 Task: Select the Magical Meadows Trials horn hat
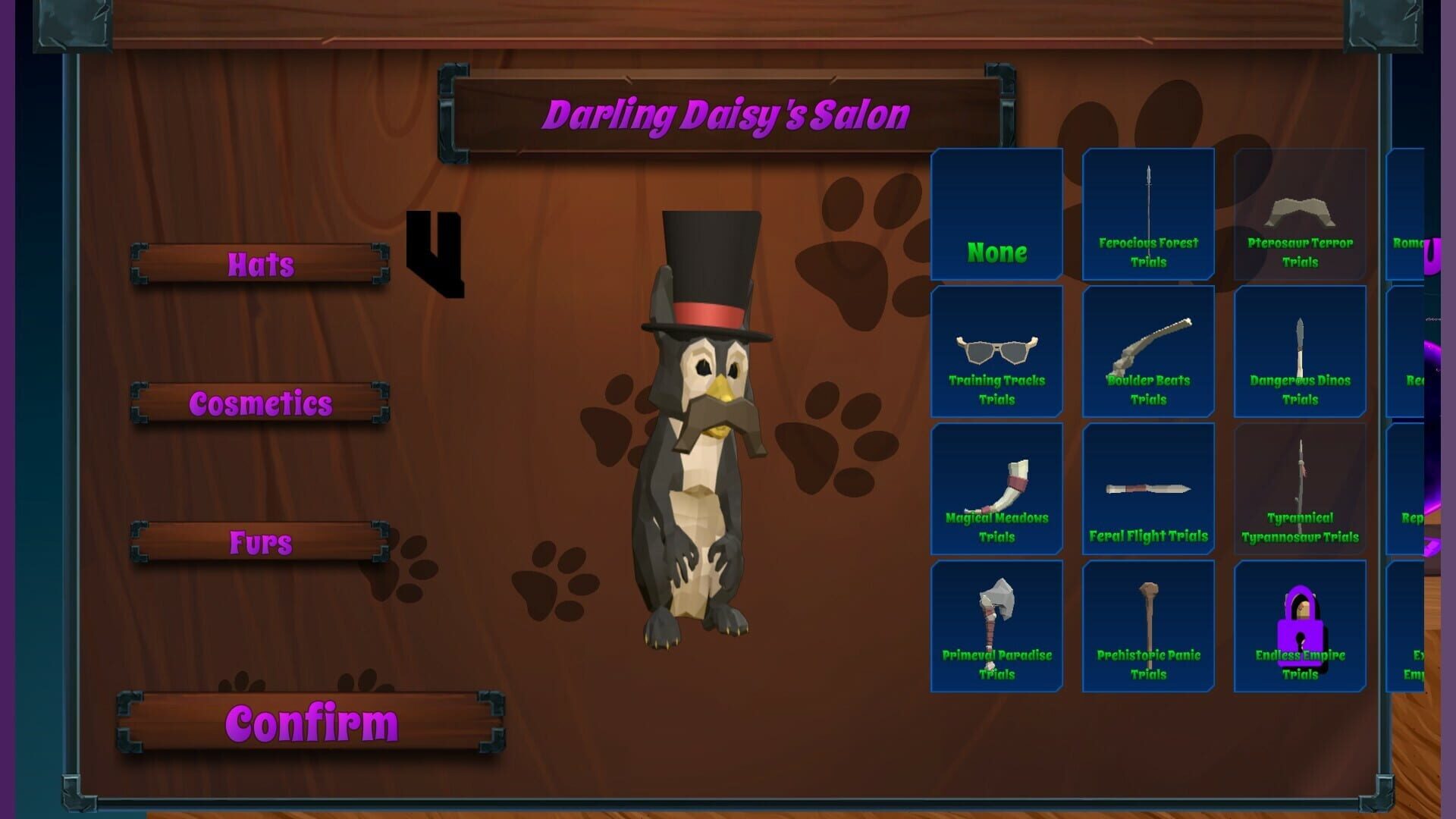[996, 489]
